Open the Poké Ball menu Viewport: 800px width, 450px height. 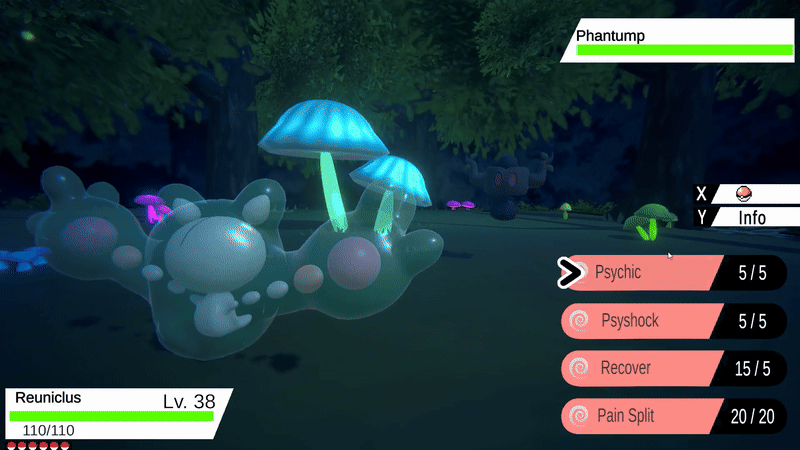tap(743, 194)
